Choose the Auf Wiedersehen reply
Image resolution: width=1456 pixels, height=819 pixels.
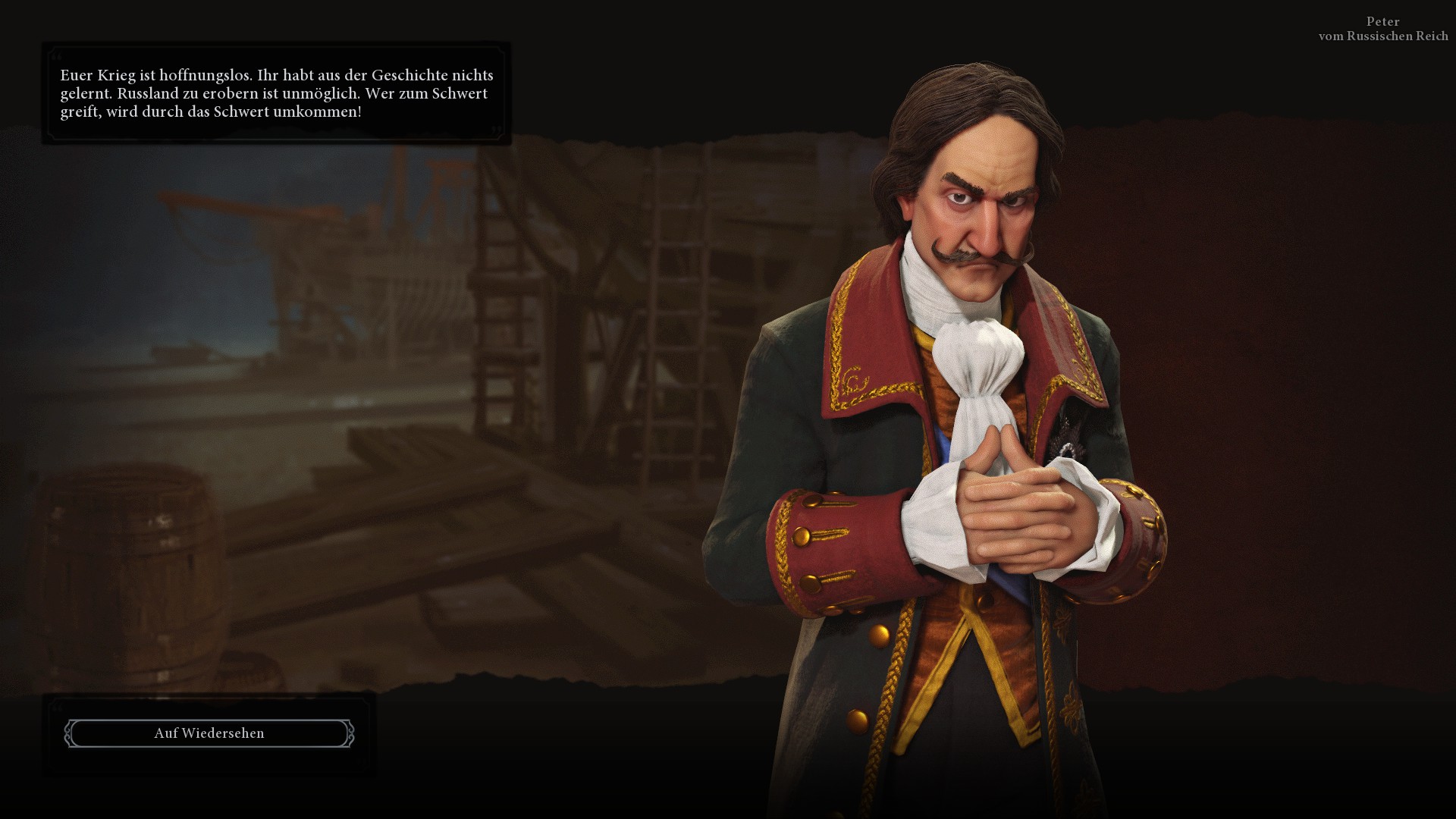pos(209,733)
